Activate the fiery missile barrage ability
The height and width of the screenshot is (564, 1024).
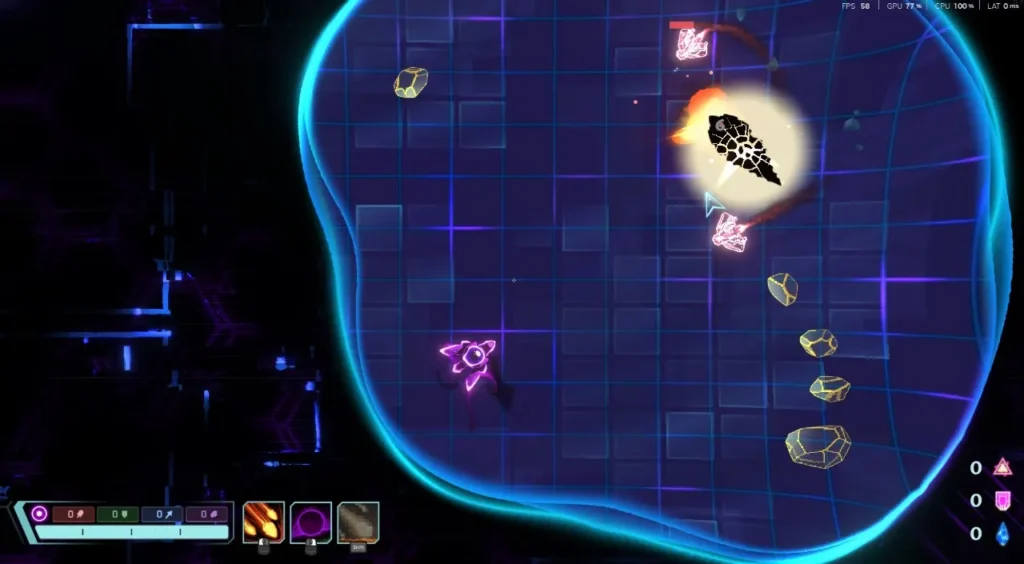click(263, 522)
